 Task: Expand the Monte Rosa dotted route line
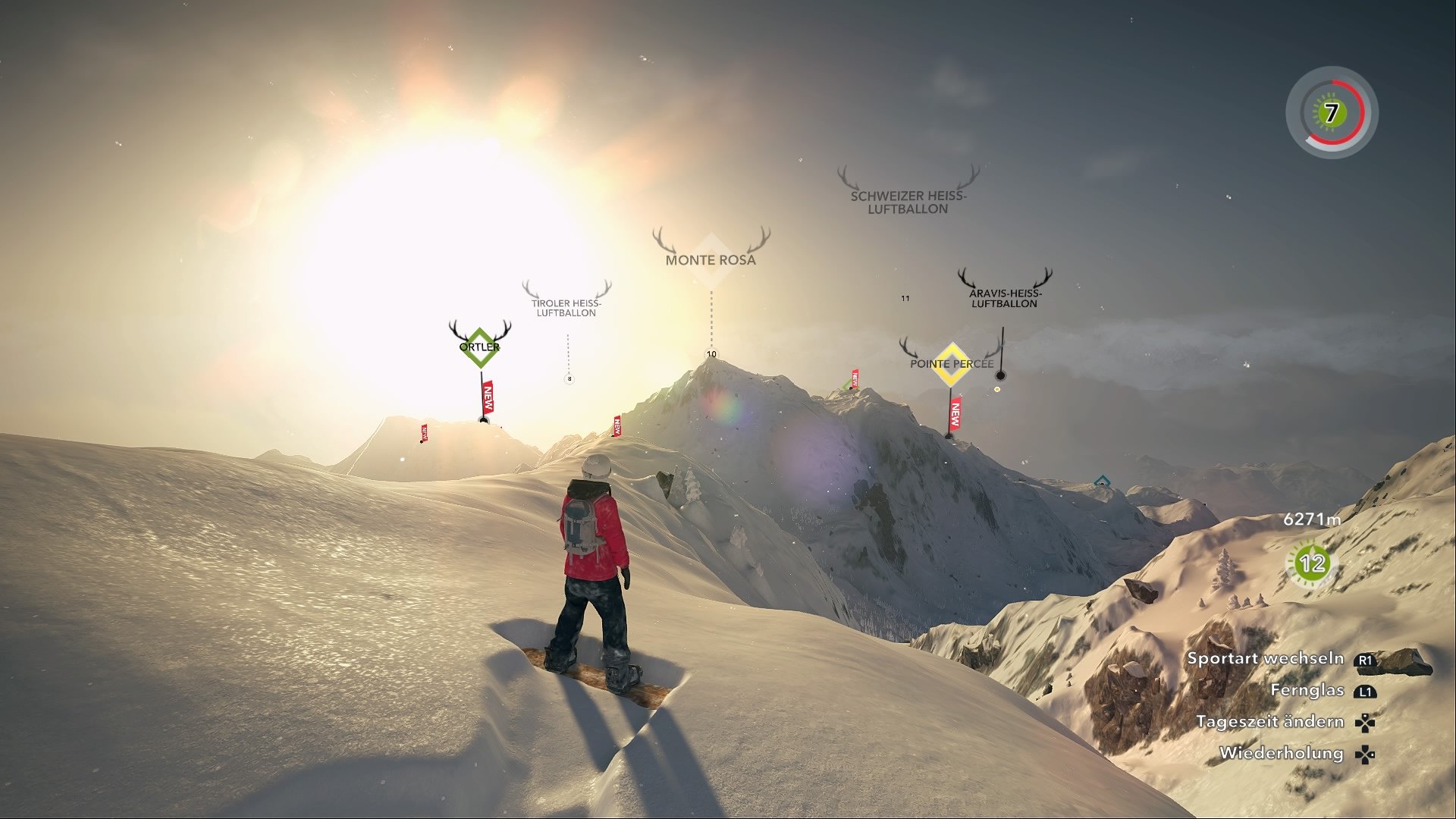click(711, 315)
